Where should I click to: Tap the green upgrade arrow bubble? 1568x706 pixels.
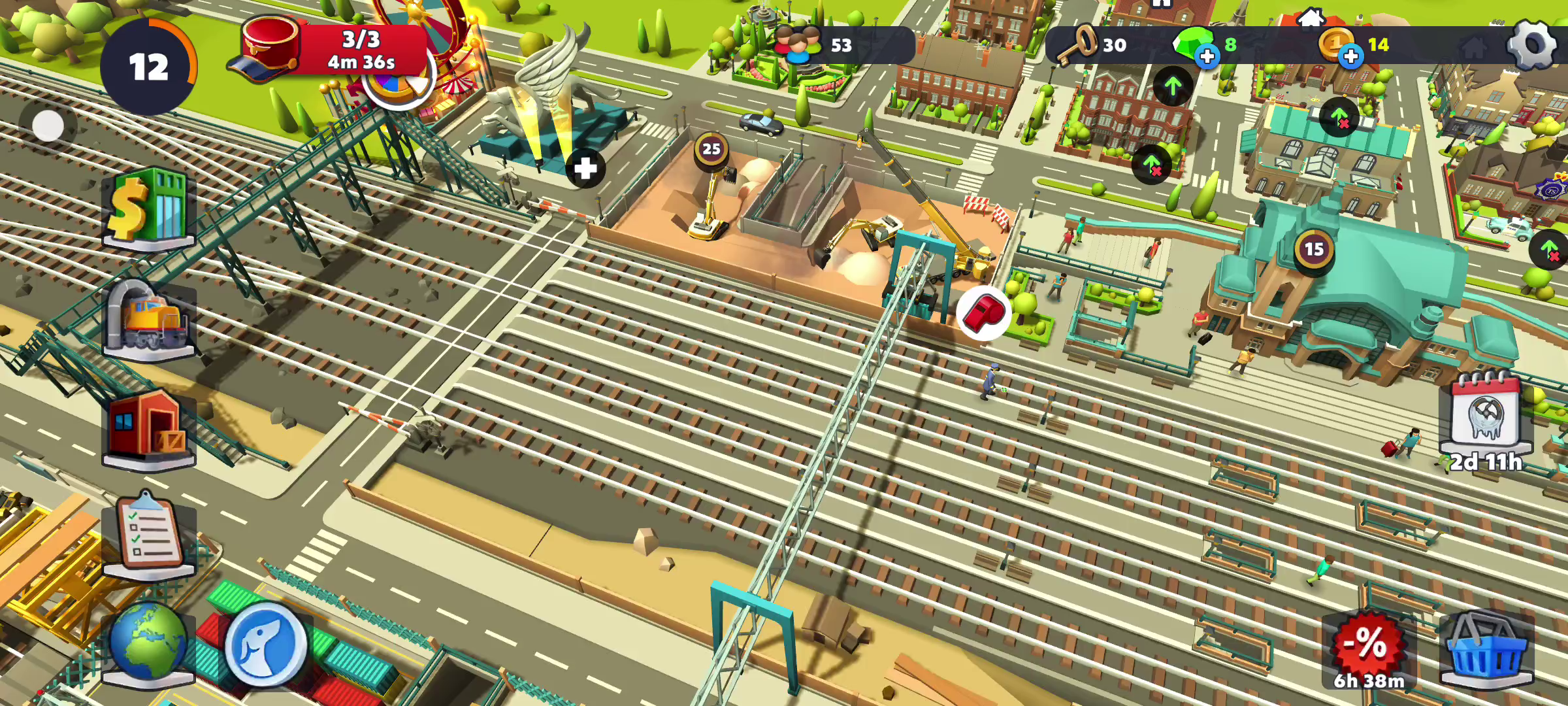pyautogui.click(x=1173, y=86)
